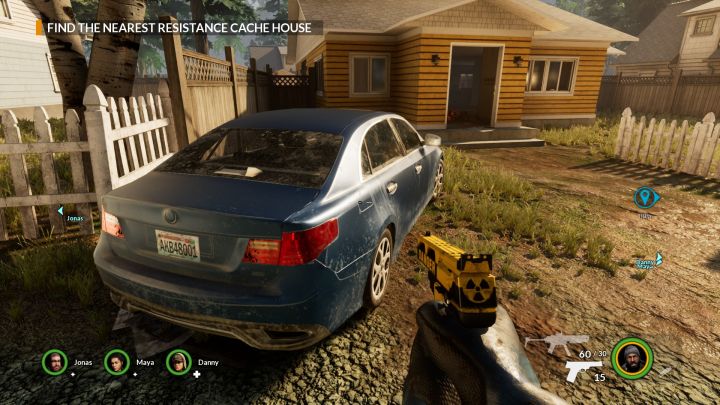The width and height of the screenshot is (720, 405).
Task: Click the resistance cache house objective tracker
Action: pos(180,27)
